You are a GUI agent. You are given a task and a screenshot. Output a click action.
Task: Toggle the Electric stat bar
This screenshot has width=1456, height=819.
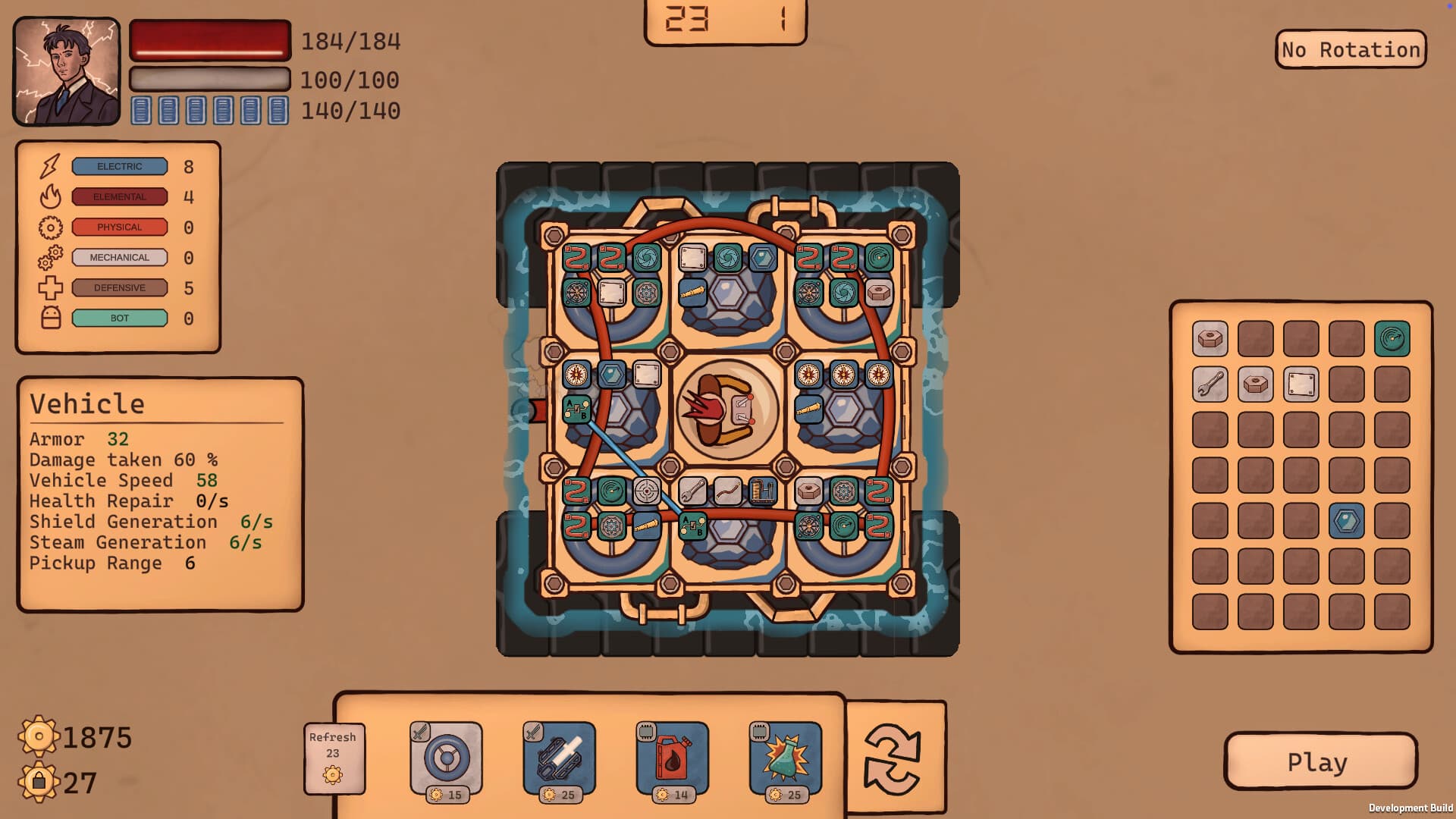click(x=119, y=166)
